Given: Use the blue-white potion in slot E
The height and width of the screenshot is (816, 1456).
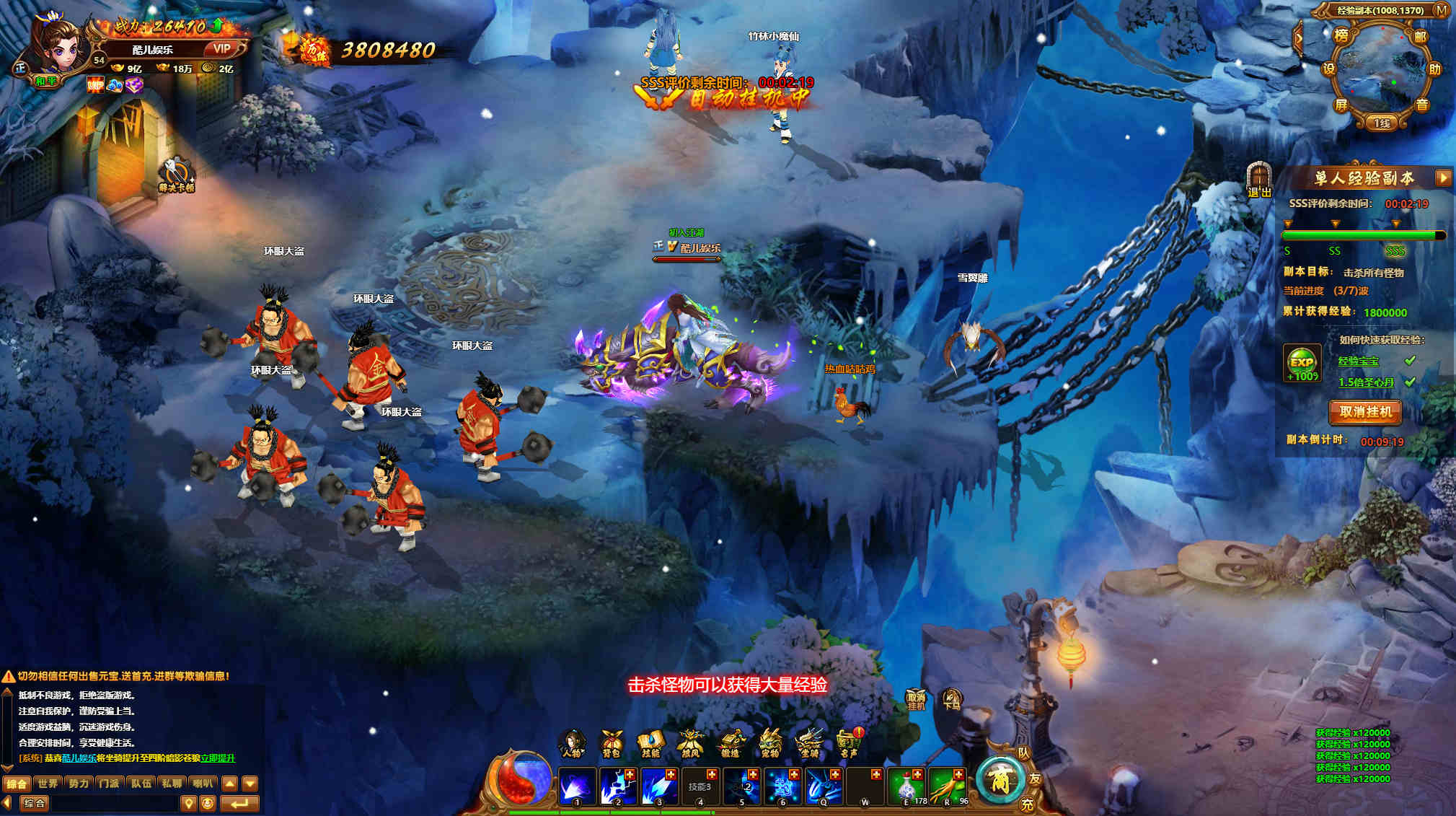Looking at the screenshot, I should click(x=908, y=785).
